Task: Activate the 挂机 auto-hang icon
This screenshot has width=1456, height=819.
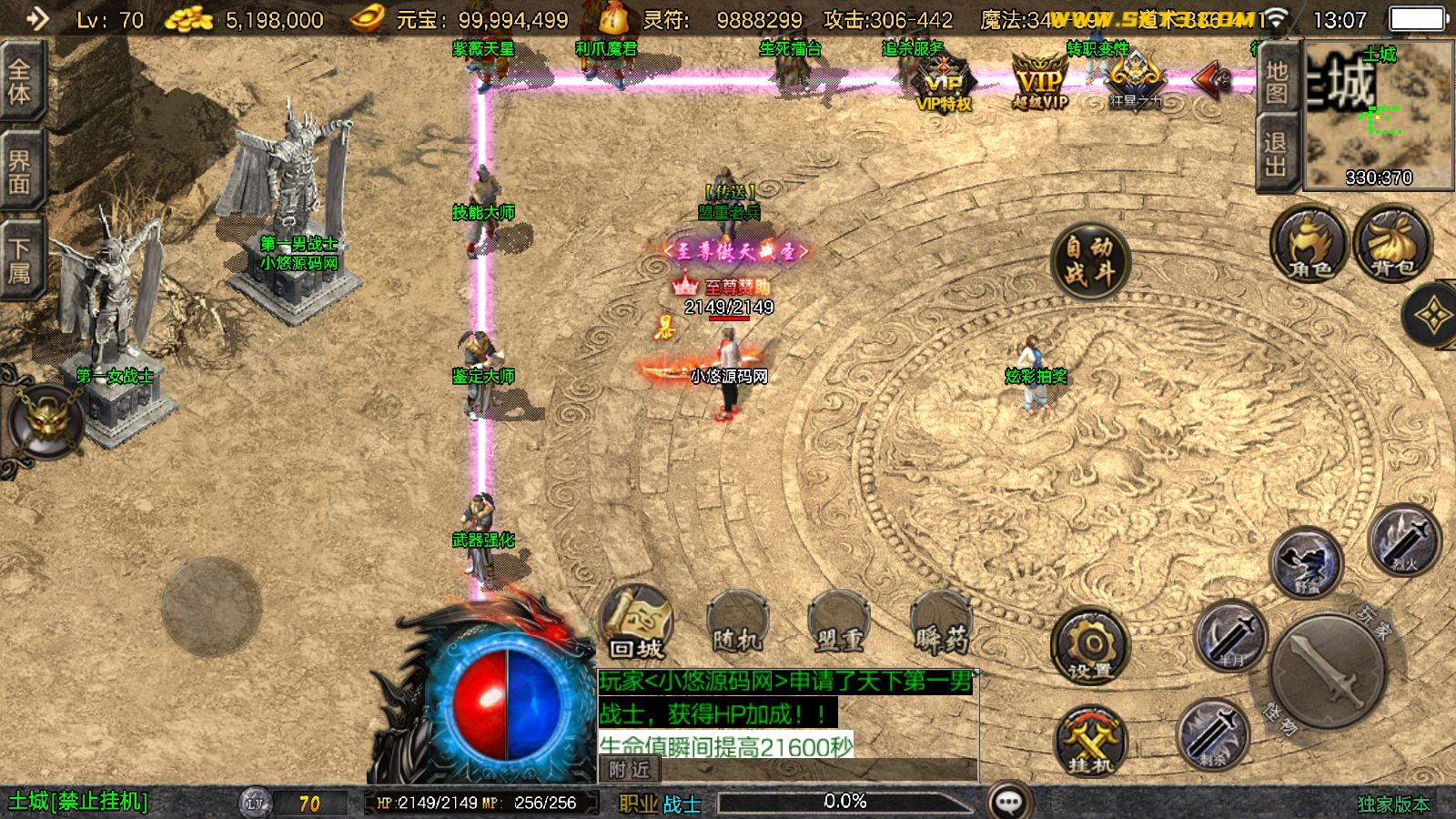Action: pyautogui.click(x=1089, y=742)
